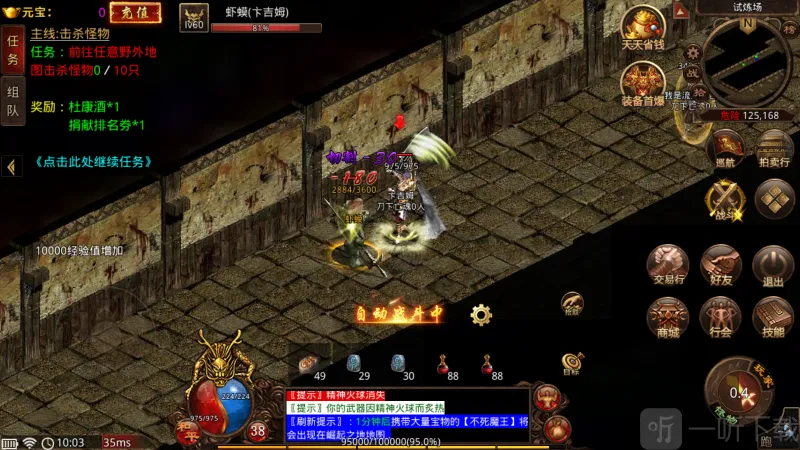Open the 巡航 cruise flag icon
Viewport: 800px width, 450px height.
[x=722, y=147]
